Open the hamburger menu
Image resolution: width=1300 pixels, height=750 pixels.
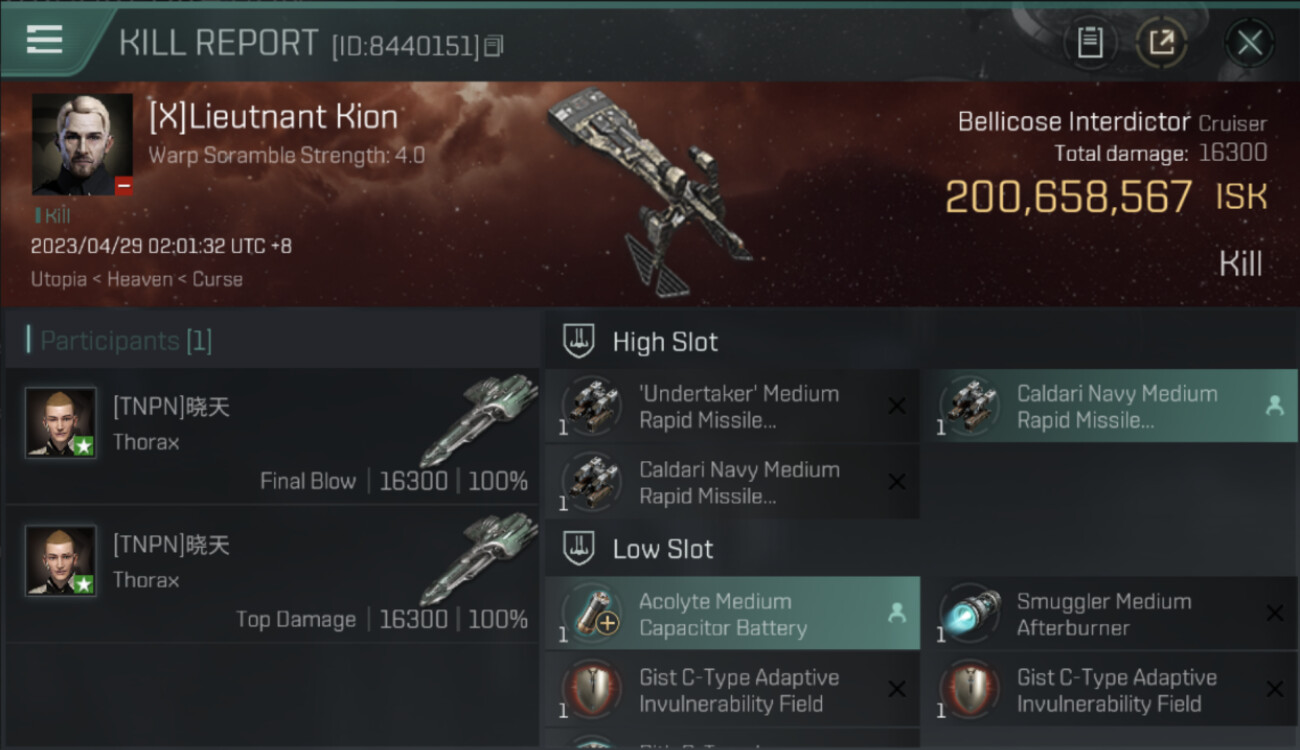pos(44,40)
